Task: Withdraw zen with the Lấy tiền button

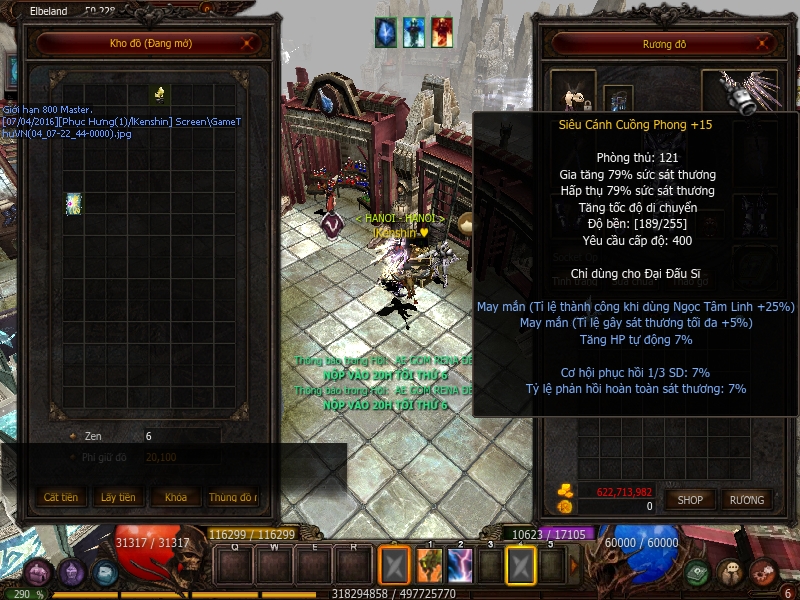Action: coord(118,497)
